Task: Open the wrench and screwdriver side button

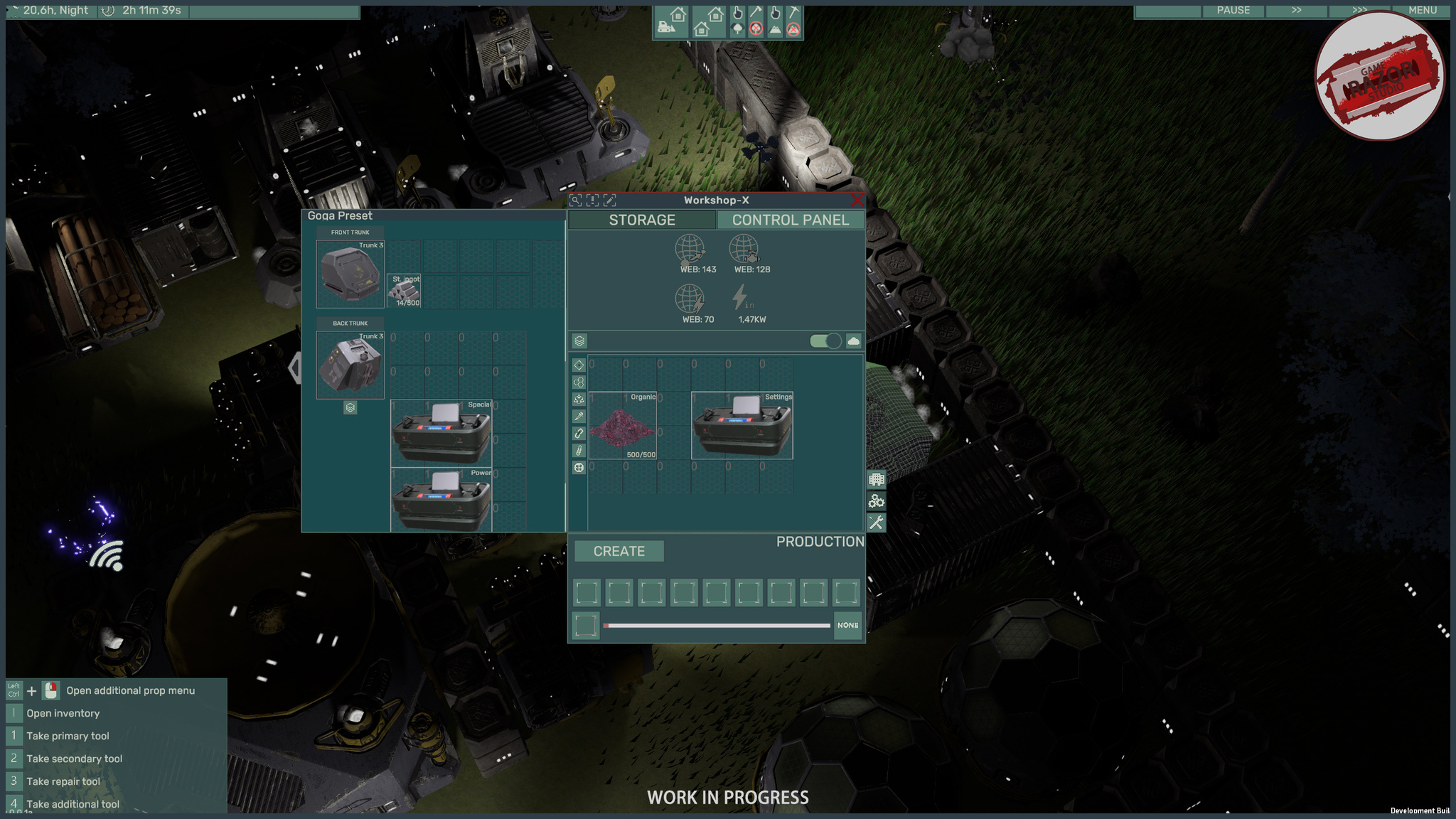Action: point(876,523)
